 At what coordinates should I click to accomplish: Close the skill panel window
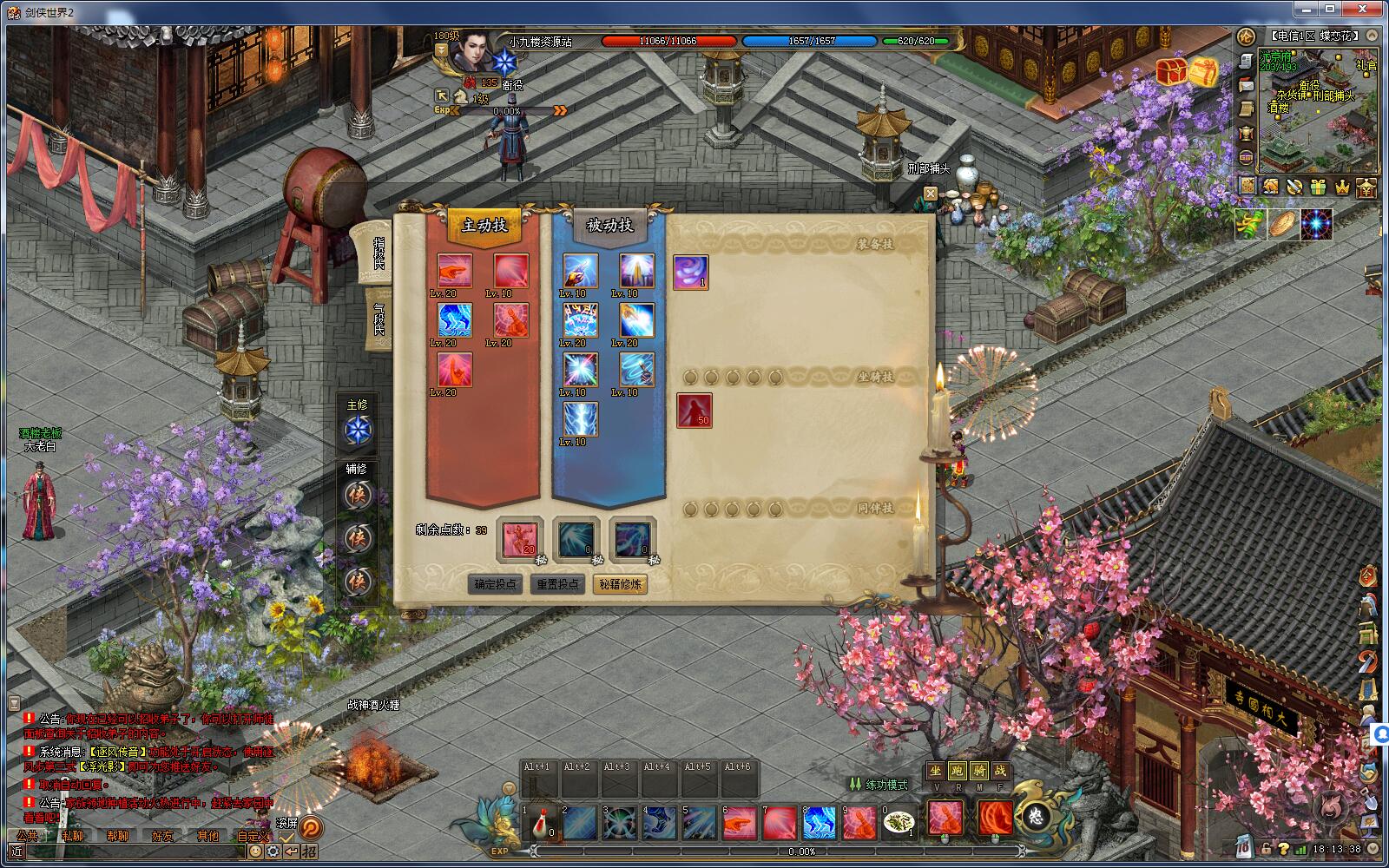click(931, 194)
